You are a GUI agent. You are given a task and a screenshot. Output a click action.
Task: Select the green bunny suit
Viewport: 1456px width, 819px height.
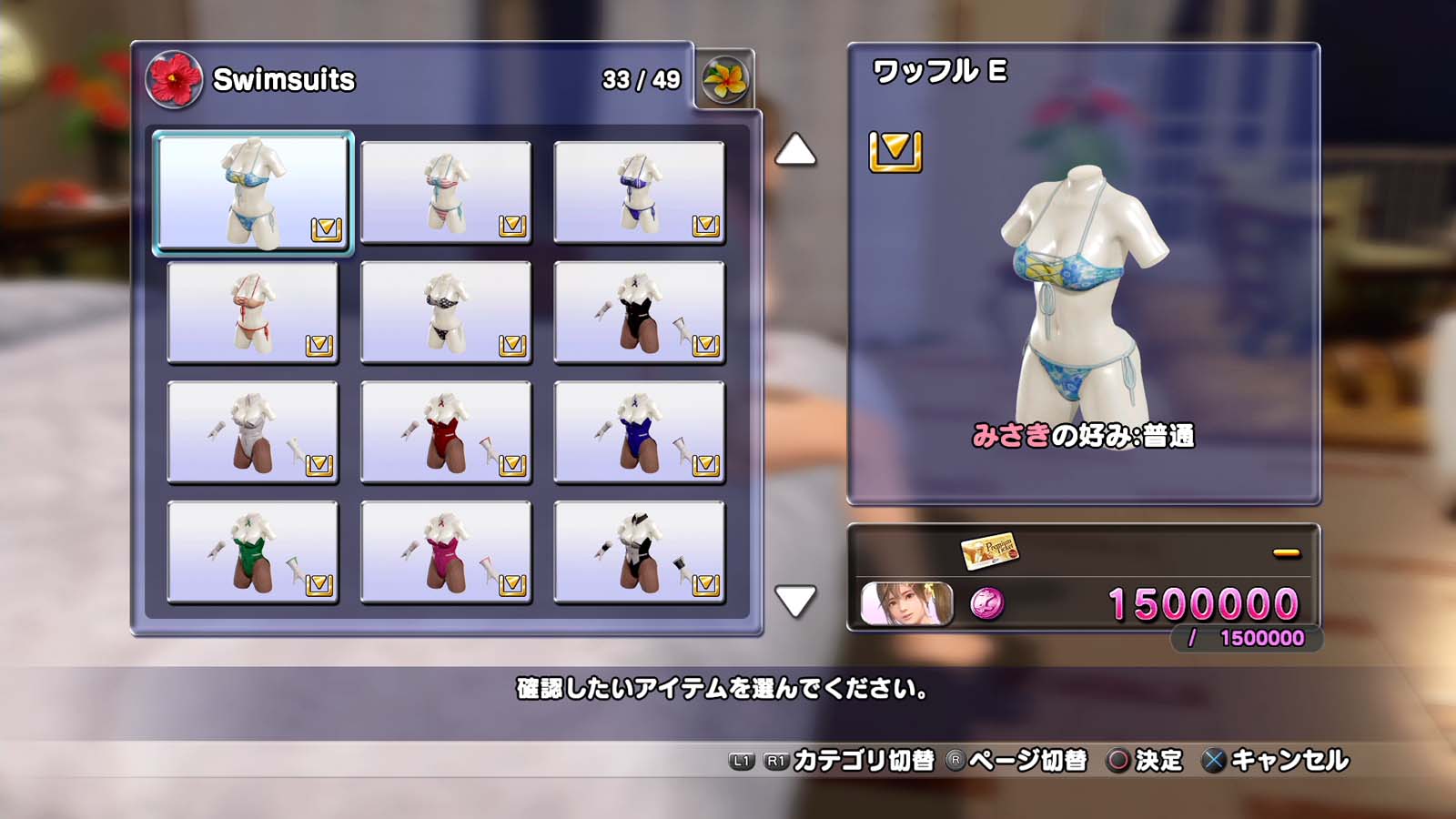253,552
